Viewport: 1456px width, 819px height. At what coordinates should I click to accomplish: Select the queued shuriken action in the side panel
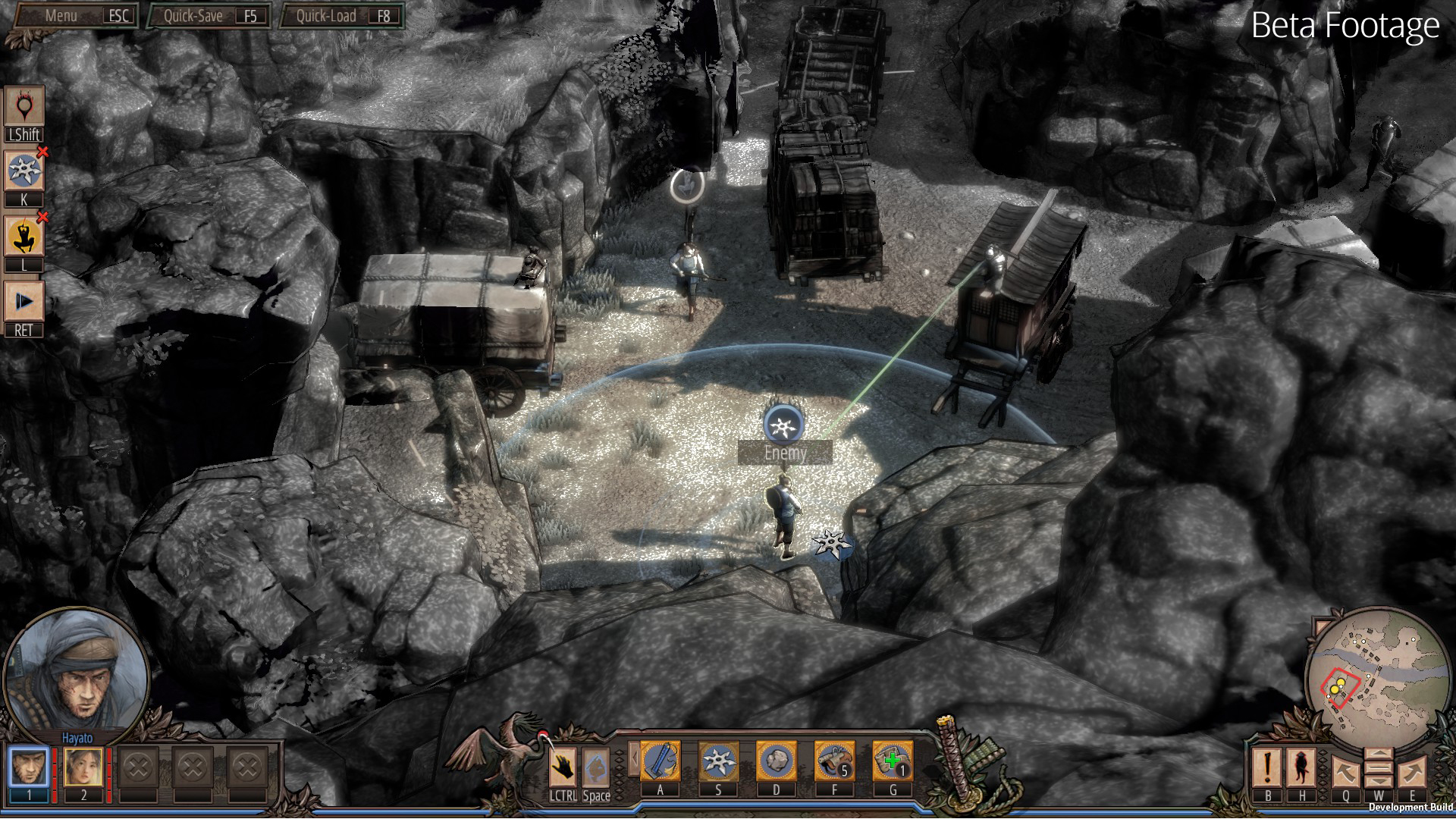[x=24, y=171]
